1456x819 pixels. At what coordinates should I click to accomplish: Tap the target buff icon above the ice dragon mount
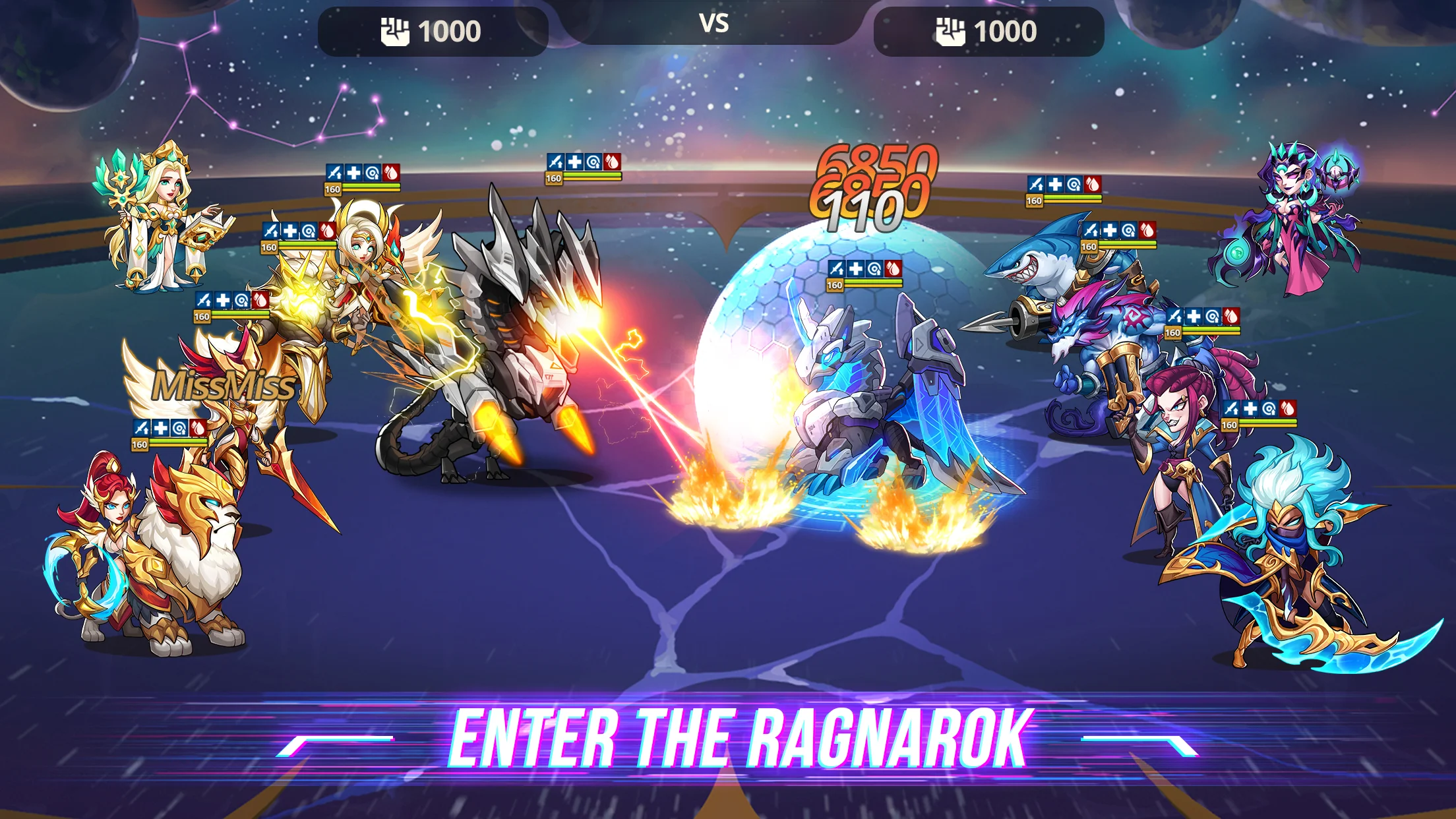(x=874, y=268)
